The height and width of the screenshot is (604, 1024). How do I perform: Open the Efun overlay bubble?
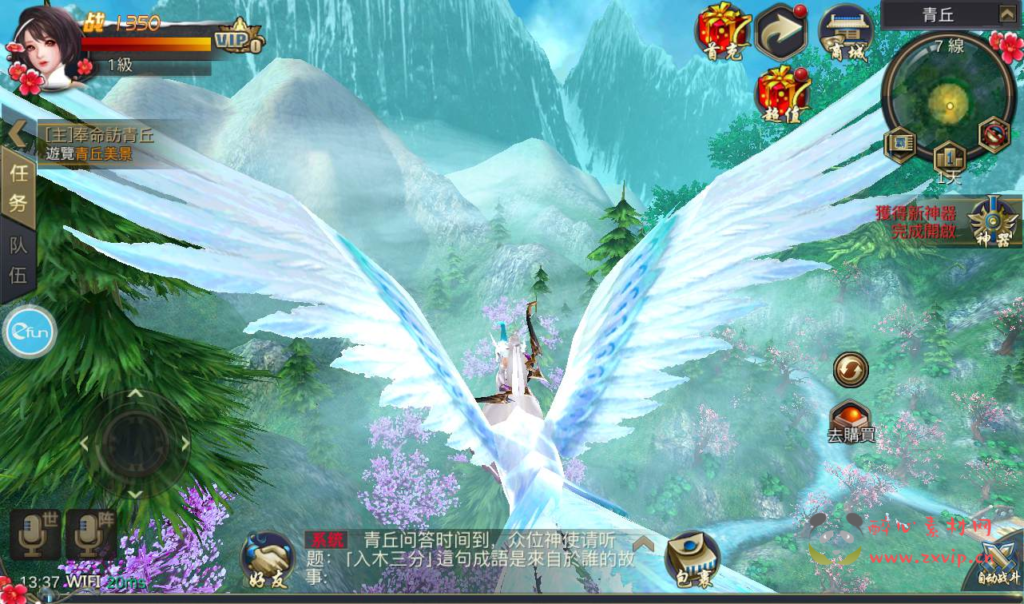(x=28, y=331)
